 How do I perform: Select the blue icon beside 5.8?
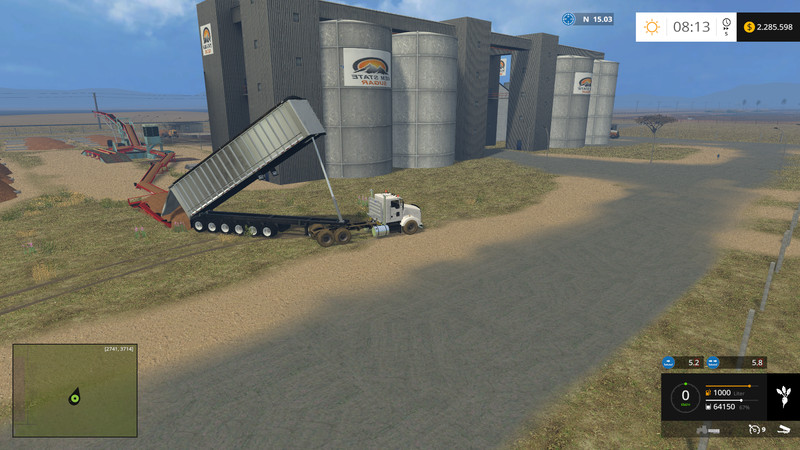coord(713,362)
